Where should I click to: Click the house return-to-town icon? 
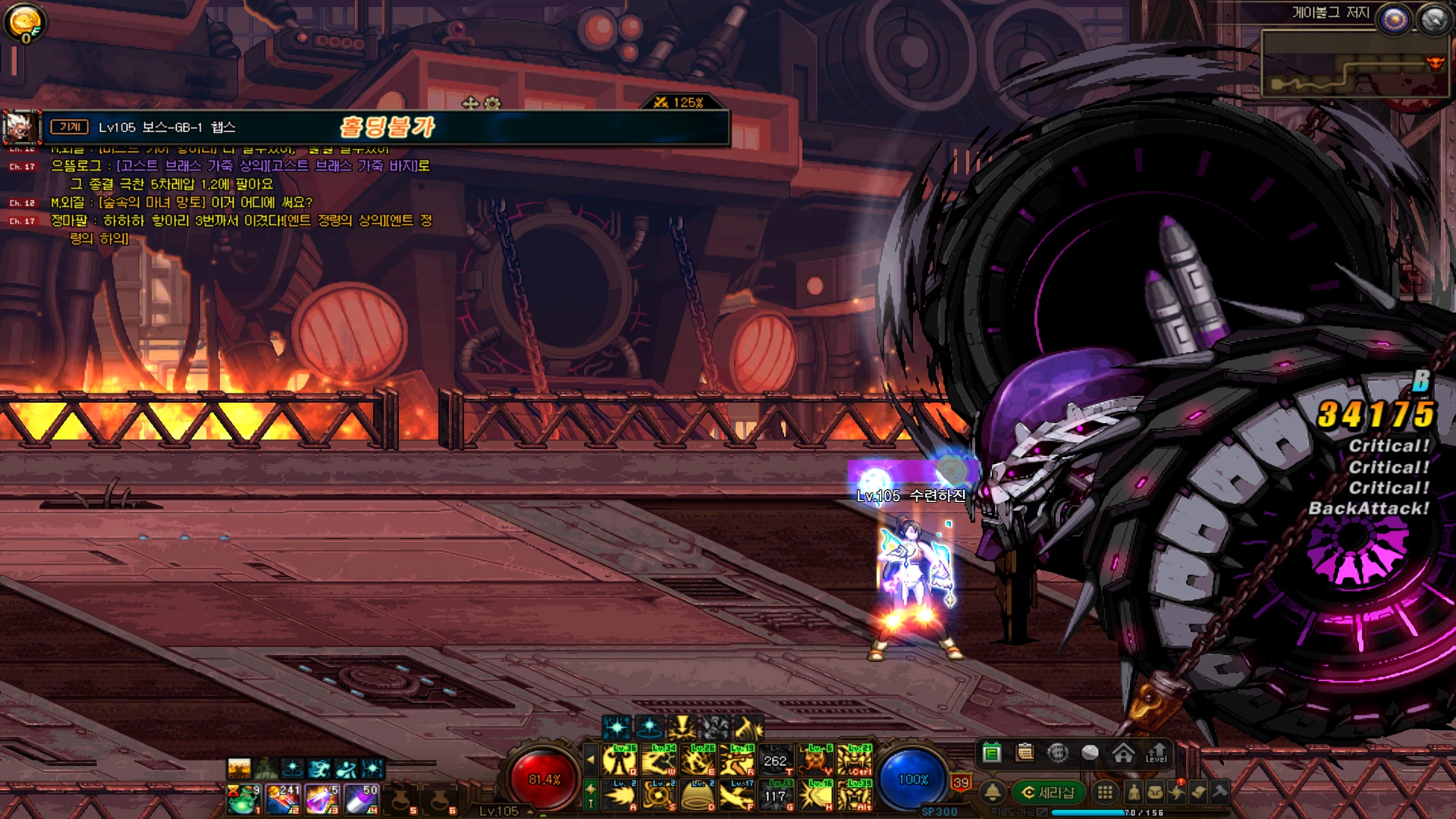coord(1123,752)
